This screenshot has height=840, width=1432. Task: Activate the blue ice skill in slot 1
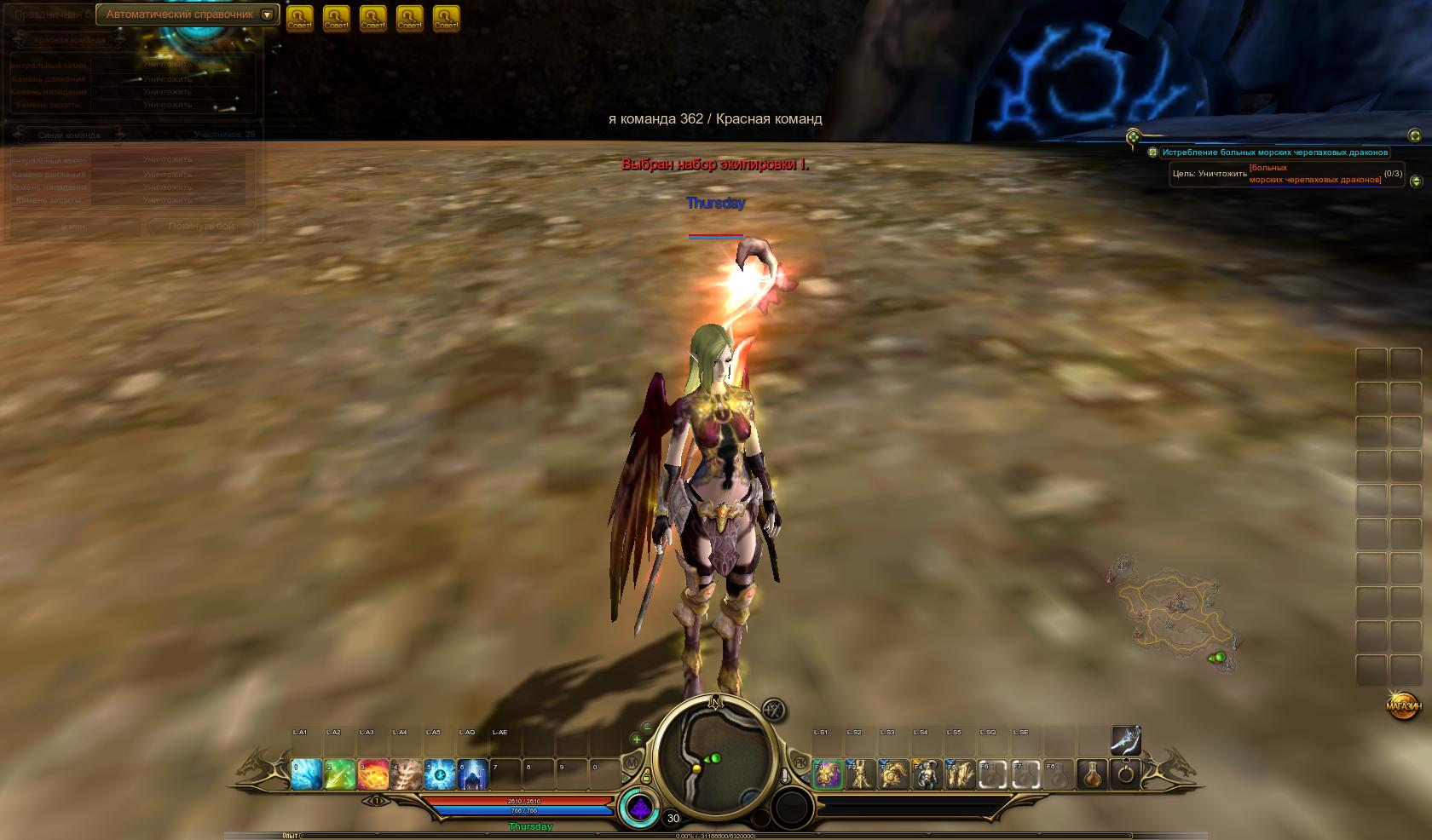tap(306, 774)
